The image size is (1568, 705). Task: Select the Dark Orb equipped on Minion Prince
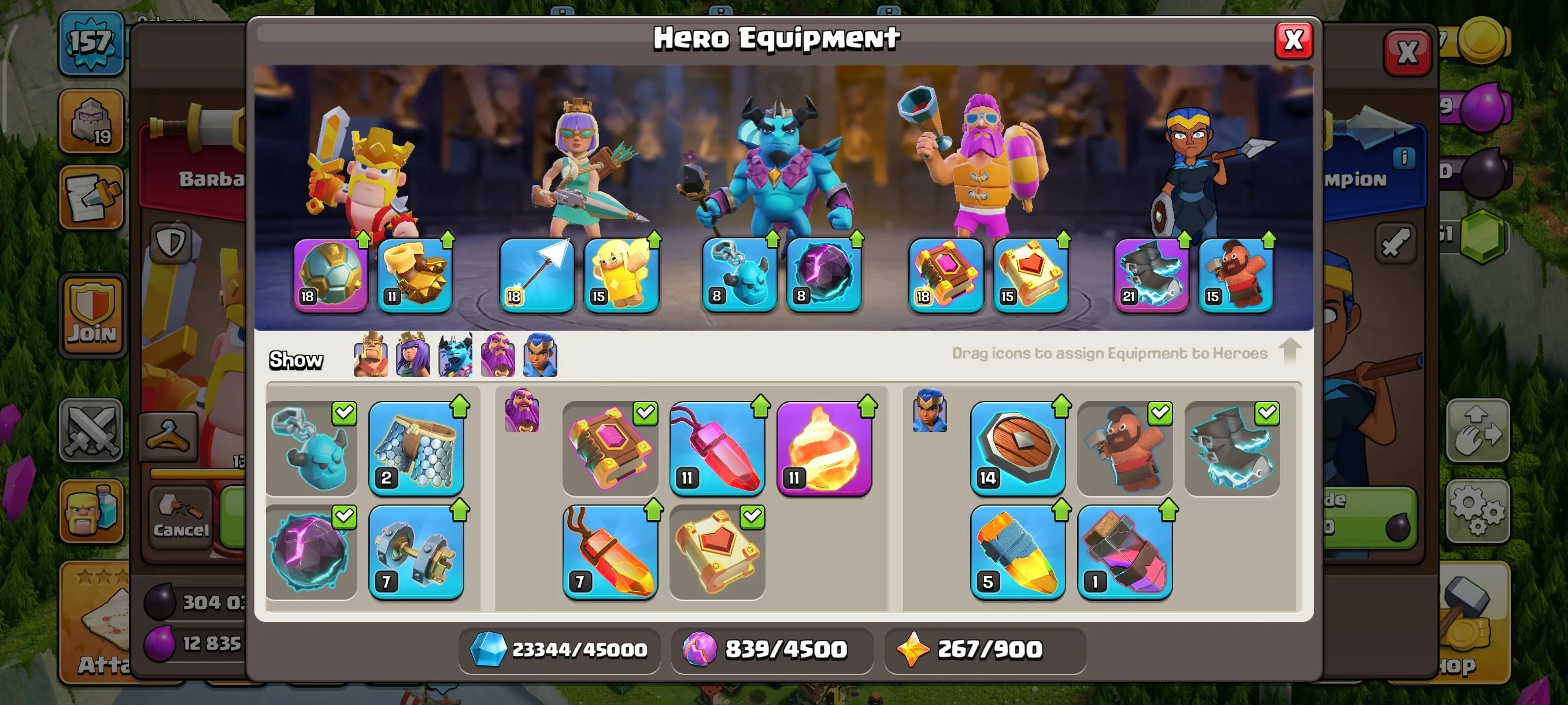(825, 274)
